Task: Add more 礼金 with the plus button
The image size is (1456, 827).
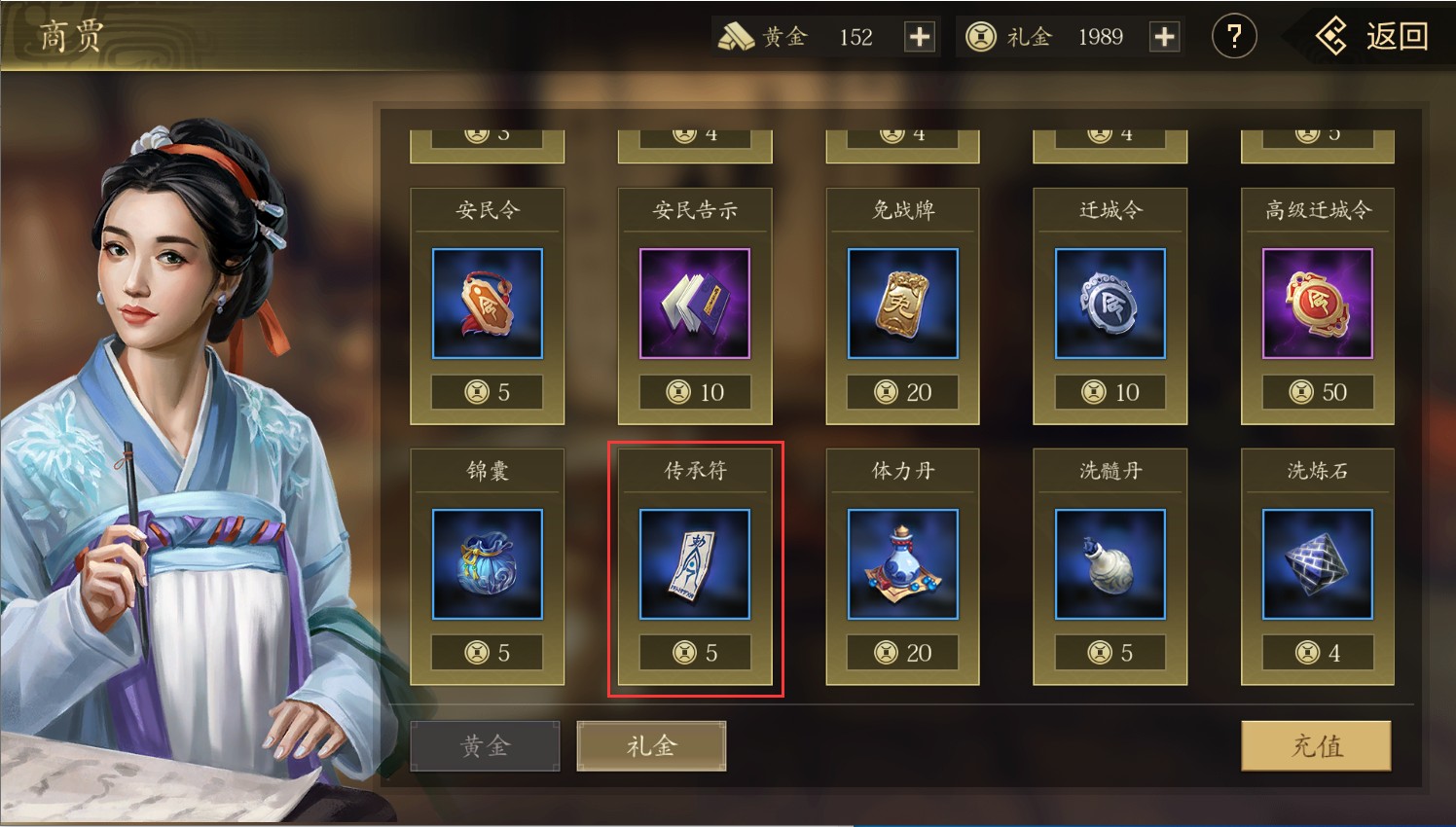Action: (1164, 37)
